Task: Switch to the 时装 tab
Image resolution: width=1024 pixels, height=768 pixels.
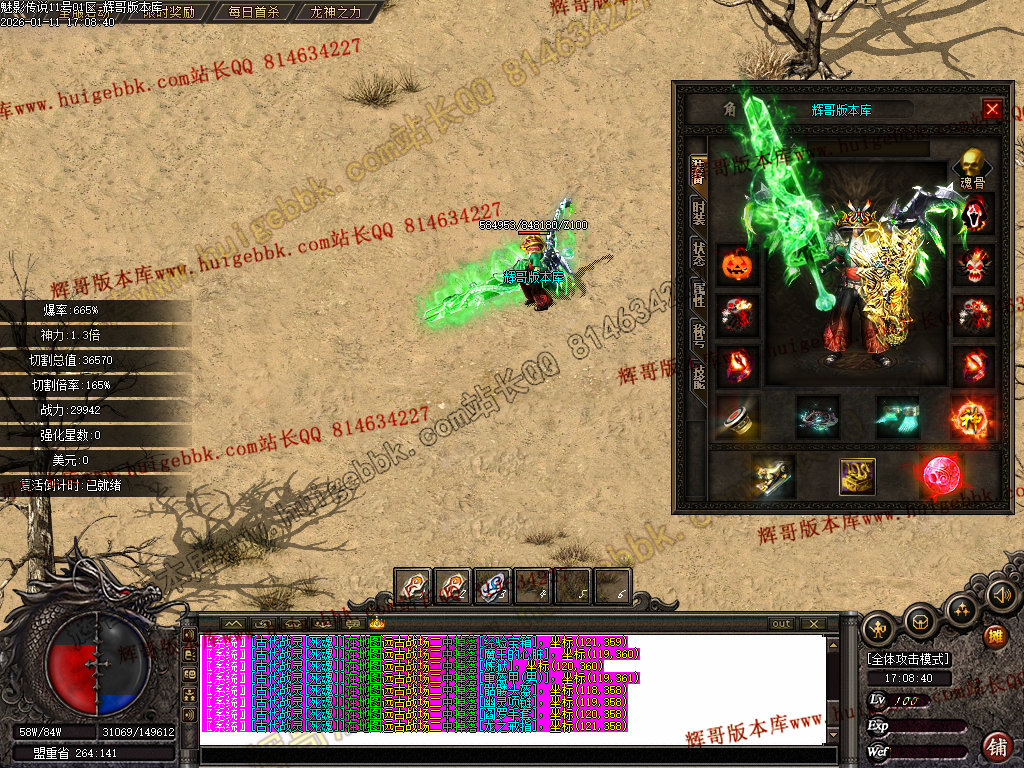Action: pos(699,213)
